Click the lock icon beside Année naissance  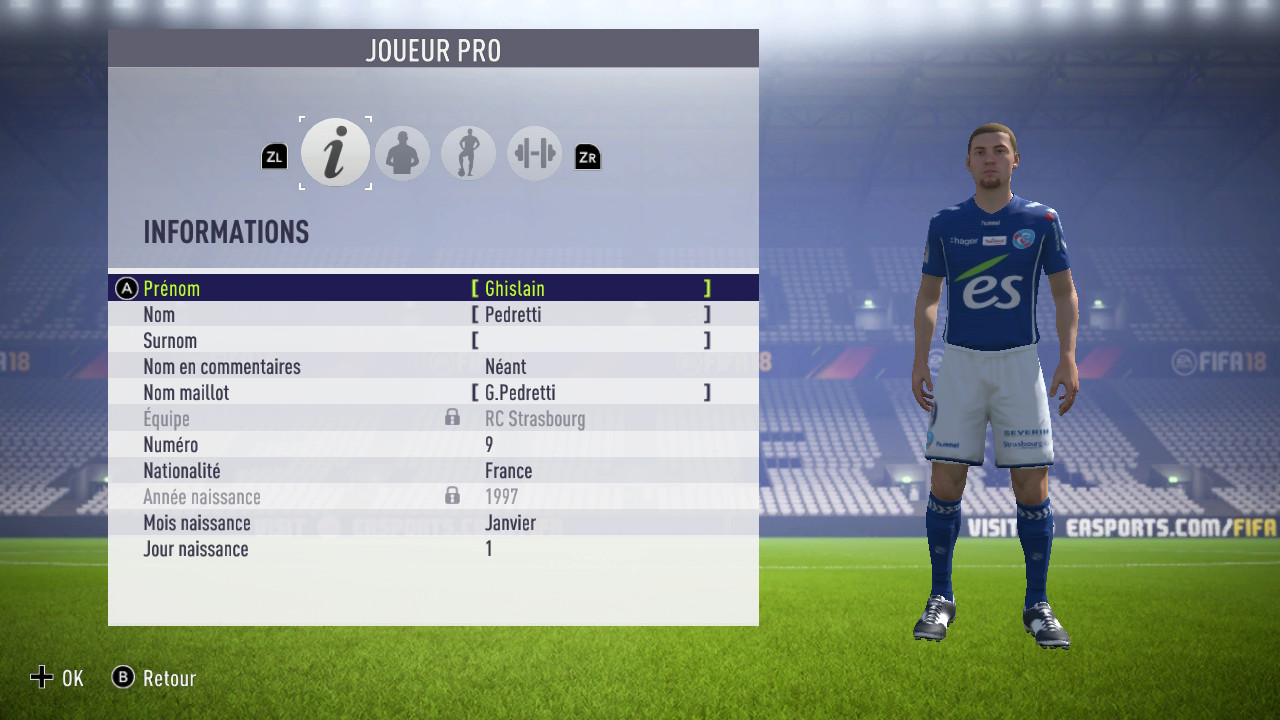point(452,496)
